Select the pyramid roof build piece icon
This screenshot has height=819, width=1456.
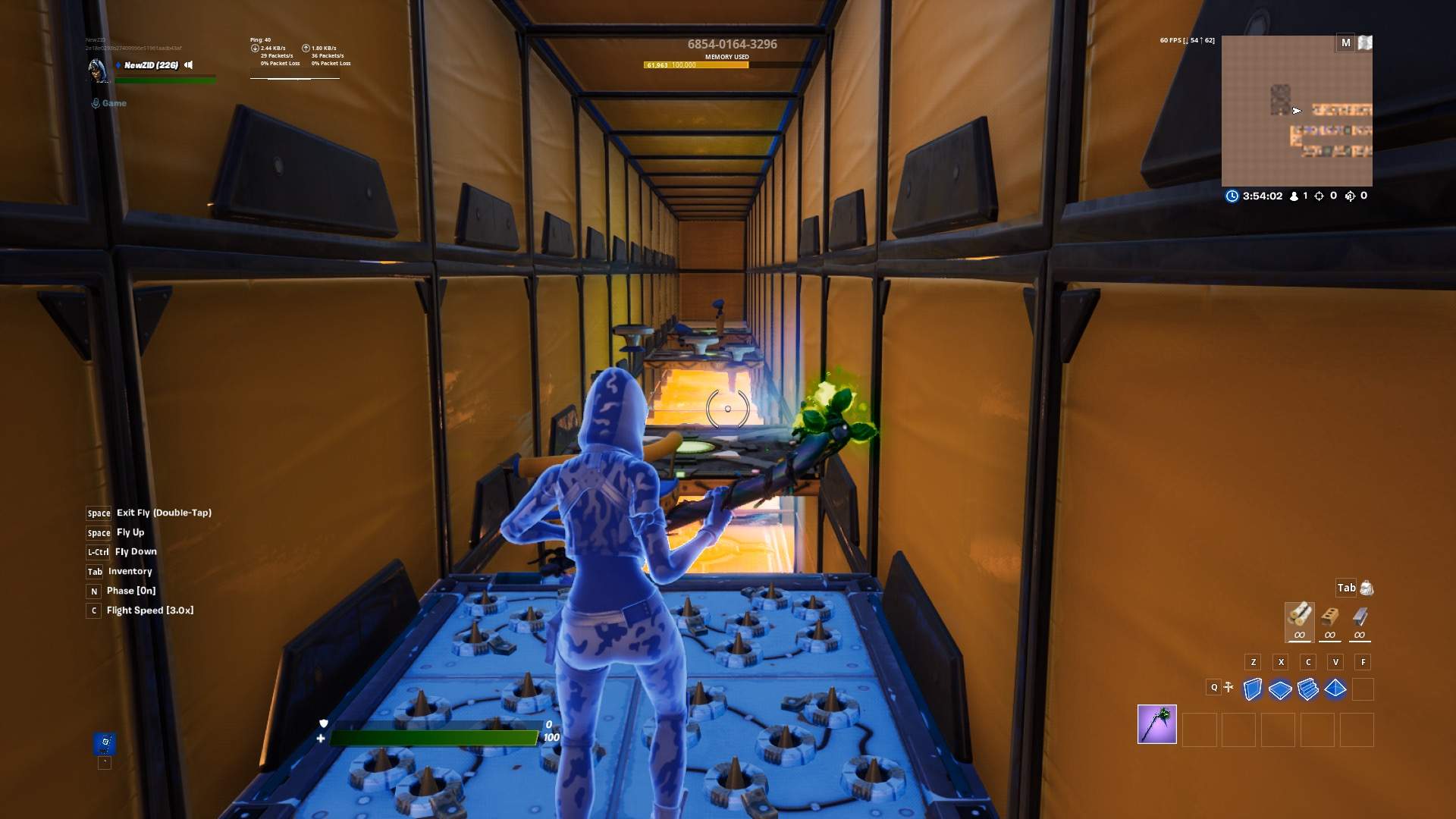coord(1335,687)
